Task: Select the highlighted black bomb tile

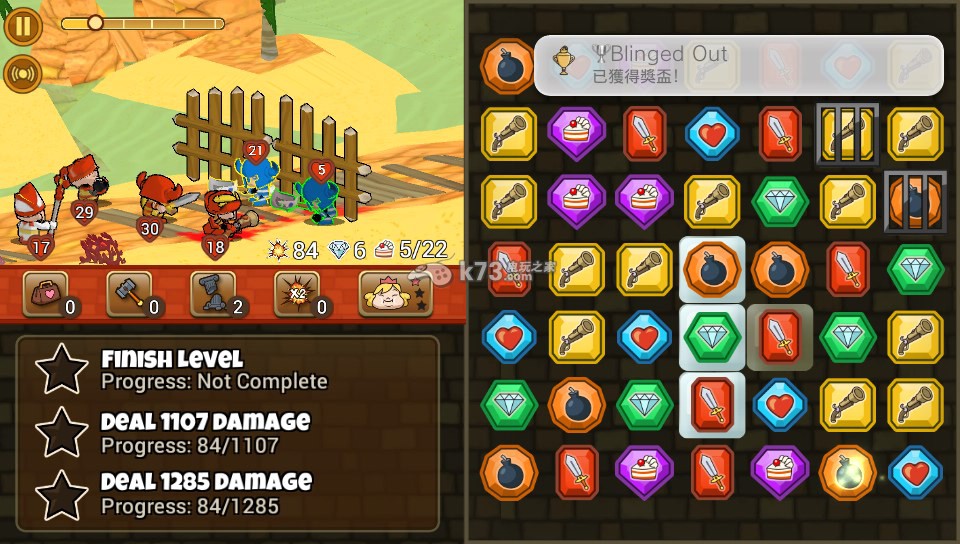Action: 712,270
